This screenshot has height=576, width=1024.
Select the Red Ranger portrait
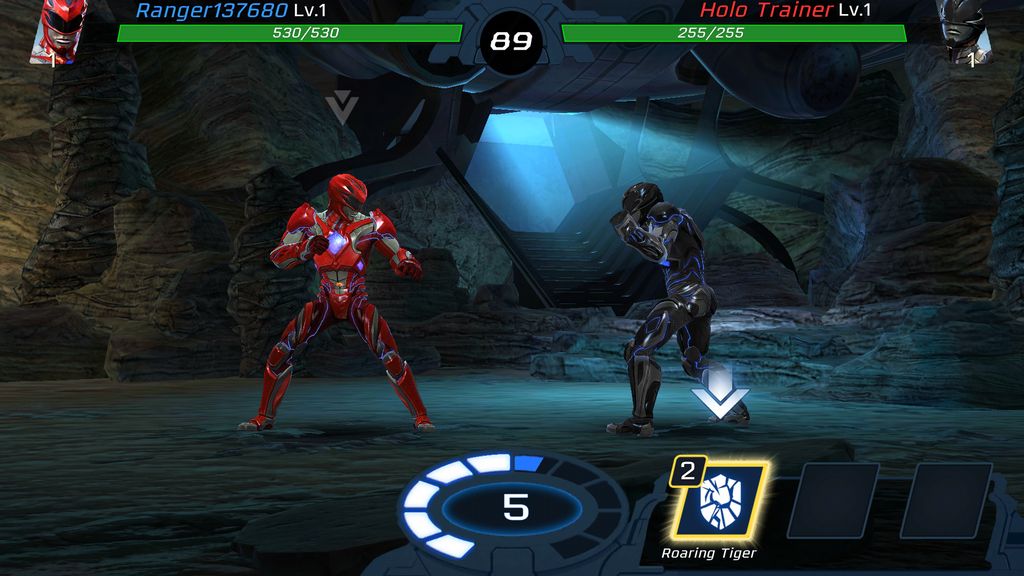61,30
